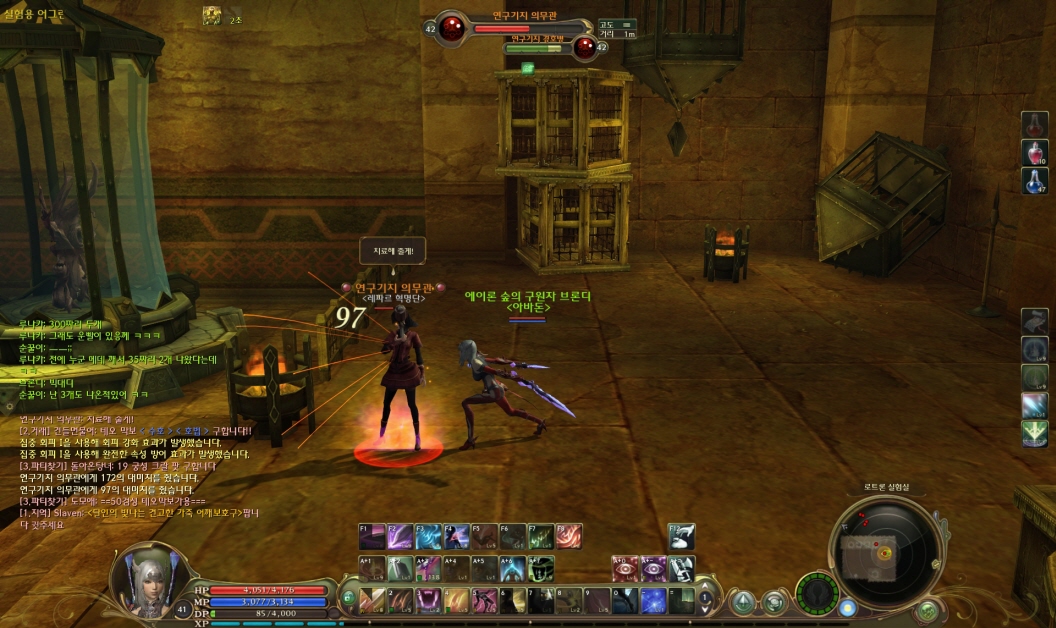Use the blue mana potion with count 47
1056x628 pixels.
tap(1035, 181)
